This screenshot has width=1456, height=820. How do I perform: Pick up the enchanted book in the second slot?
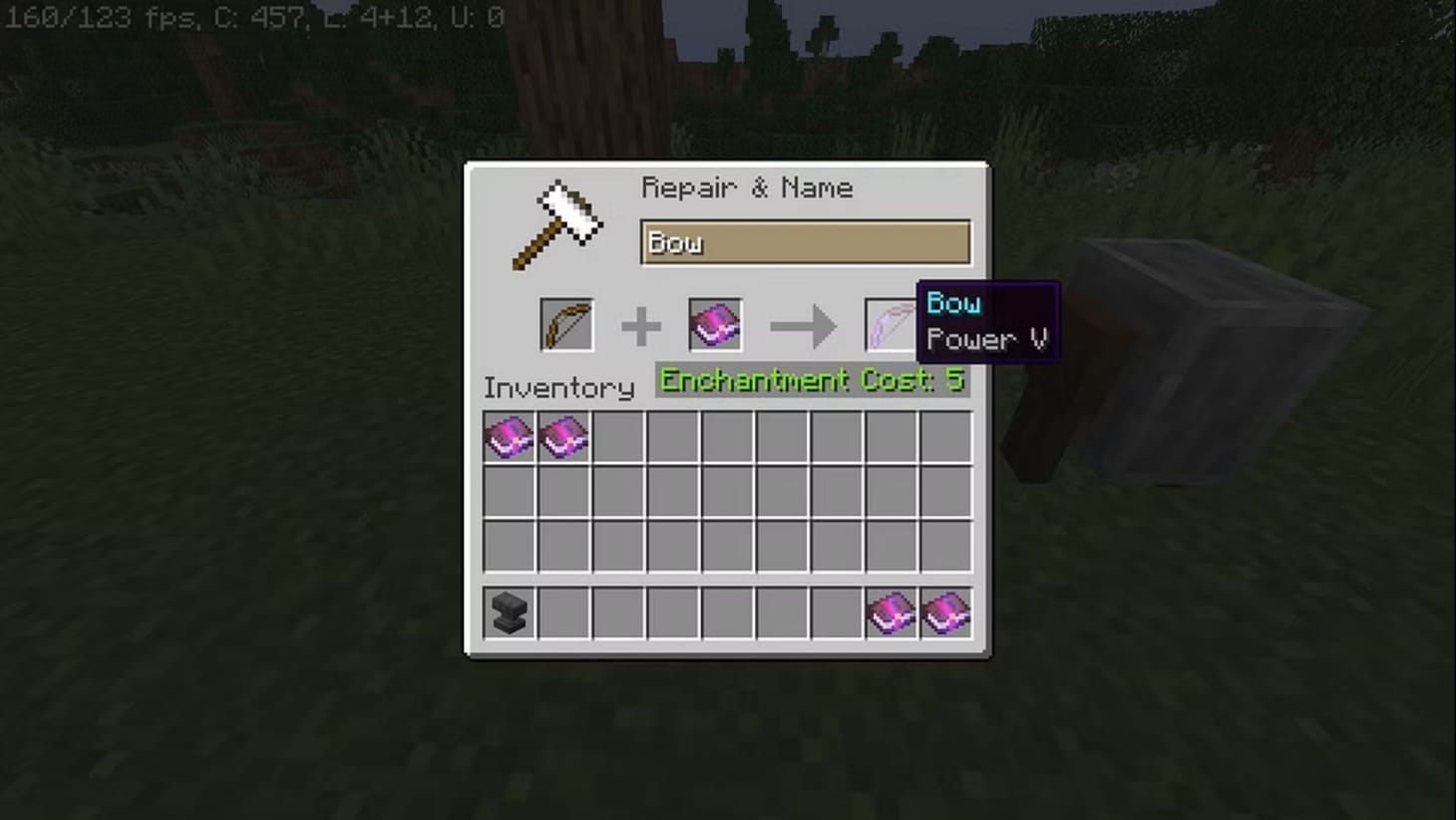click(x=715, y=323)
